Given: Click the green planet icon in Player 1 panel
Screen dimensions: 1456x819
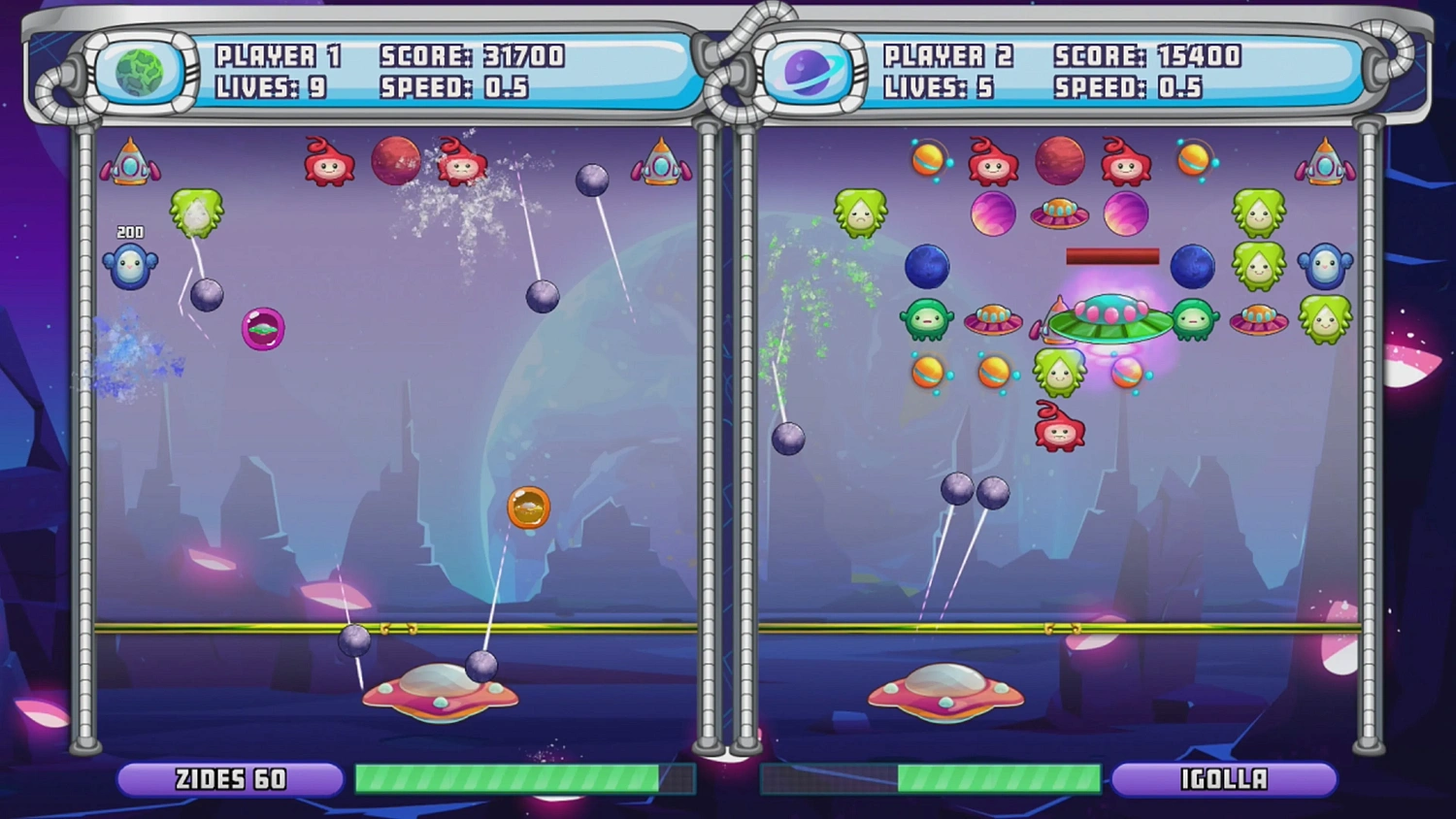Looking at the screenshot, I should pyautogui.click(x=139, y=73).
